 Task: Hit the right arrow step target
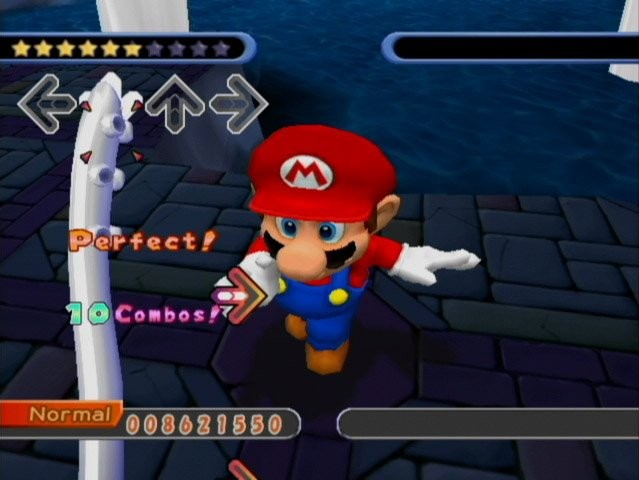(x=239, y=103)
